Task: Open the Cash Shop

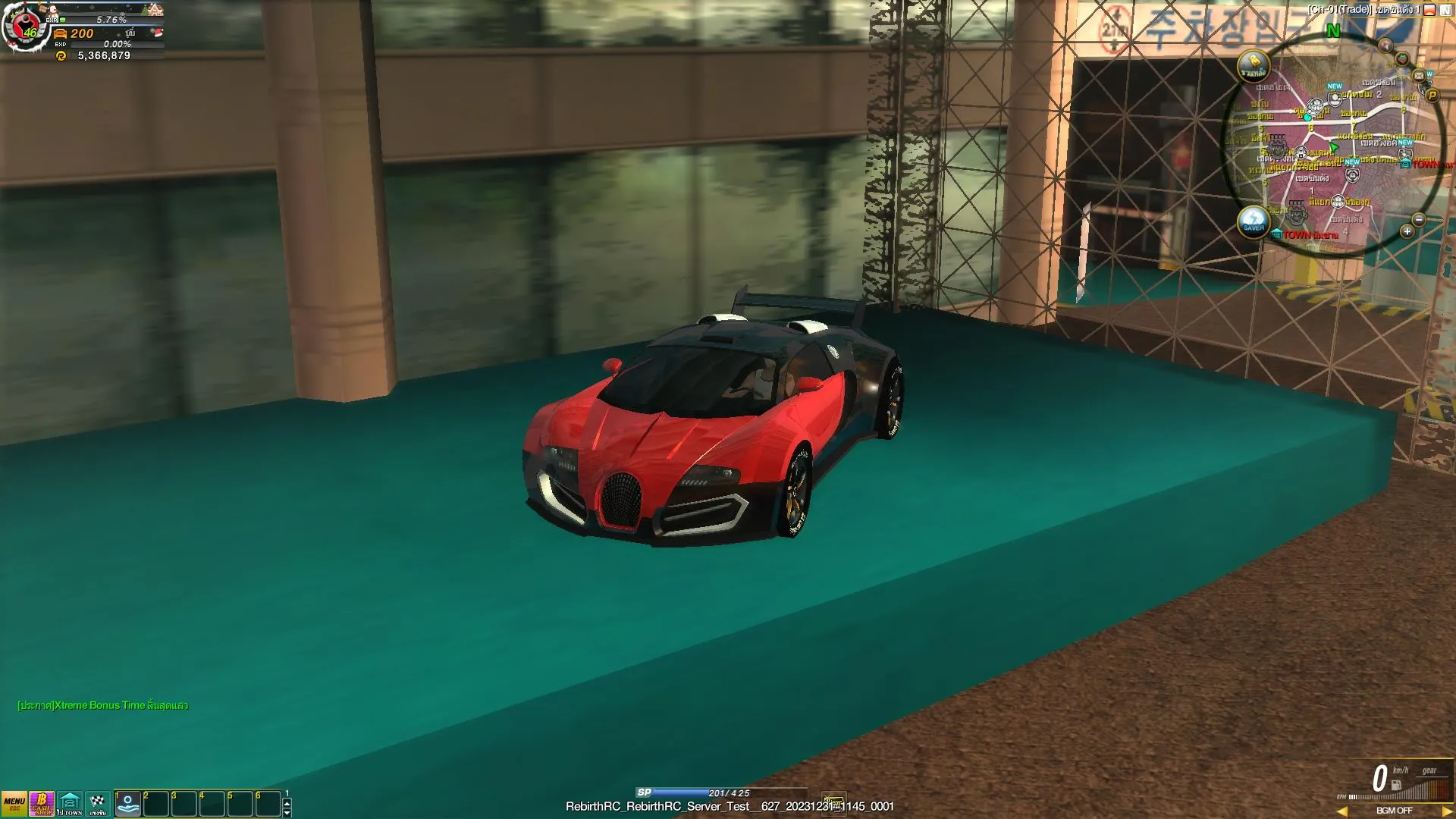Action: (42, 804)
